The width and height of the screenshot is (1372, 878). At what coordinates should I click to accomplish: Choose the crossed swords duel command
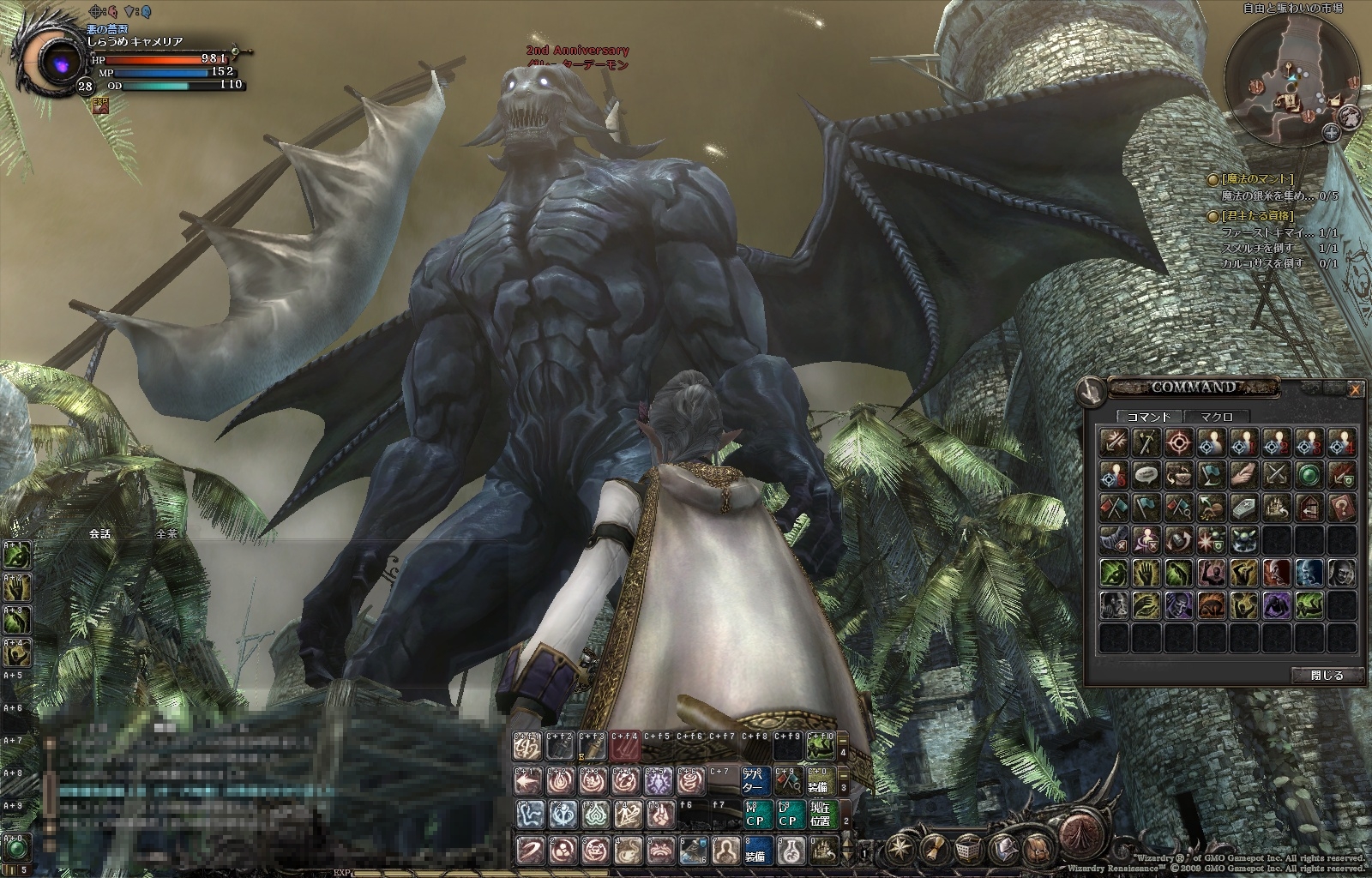[x=1277, y=474]
